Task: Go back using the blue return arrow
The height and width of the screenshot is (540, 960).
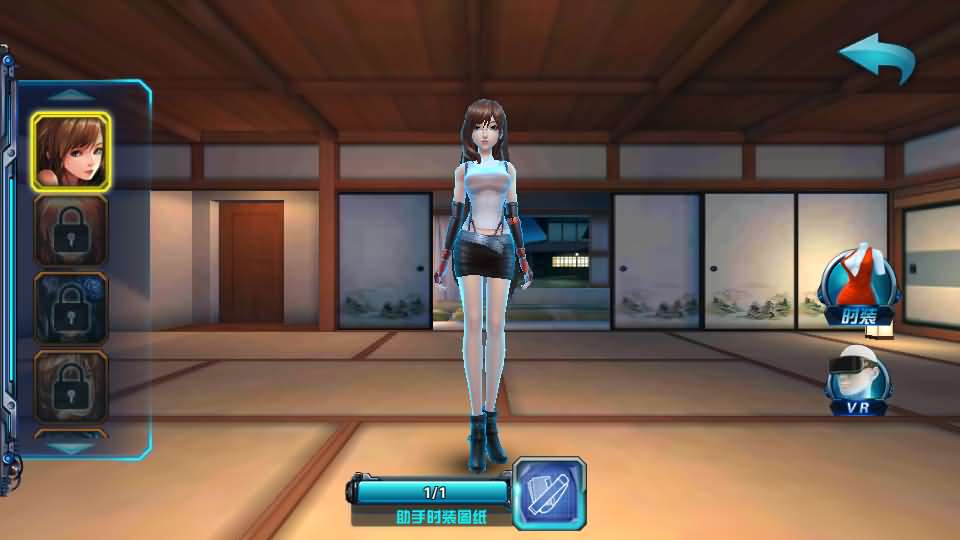Action: click(877, 59)
